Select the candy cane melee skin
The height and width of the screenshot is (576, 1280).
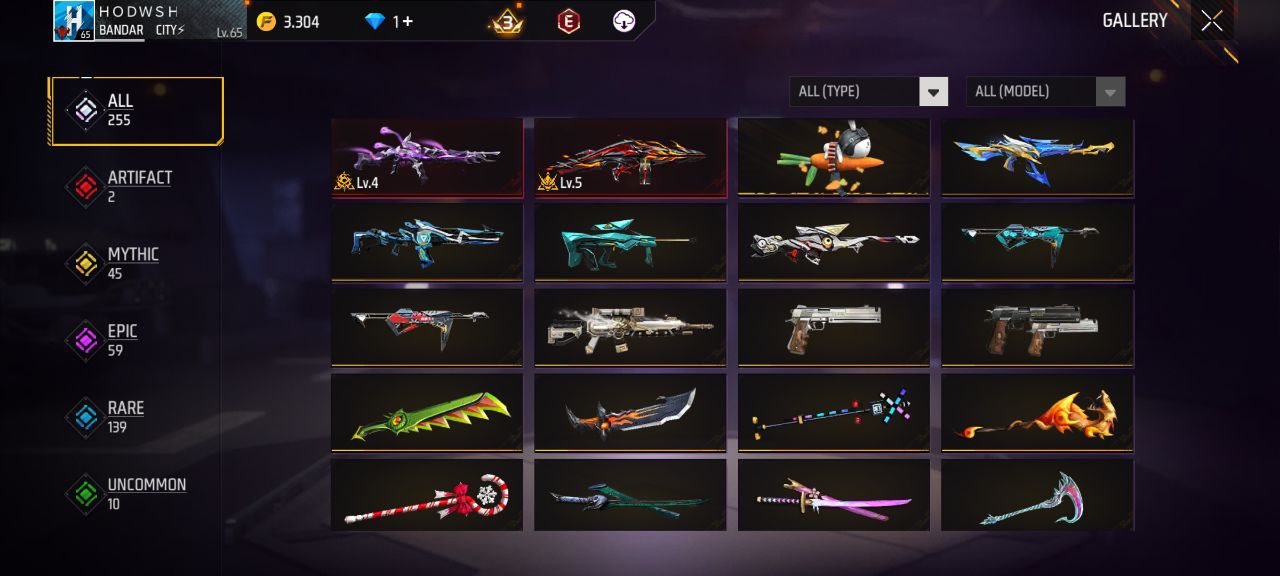click(427, 495)
